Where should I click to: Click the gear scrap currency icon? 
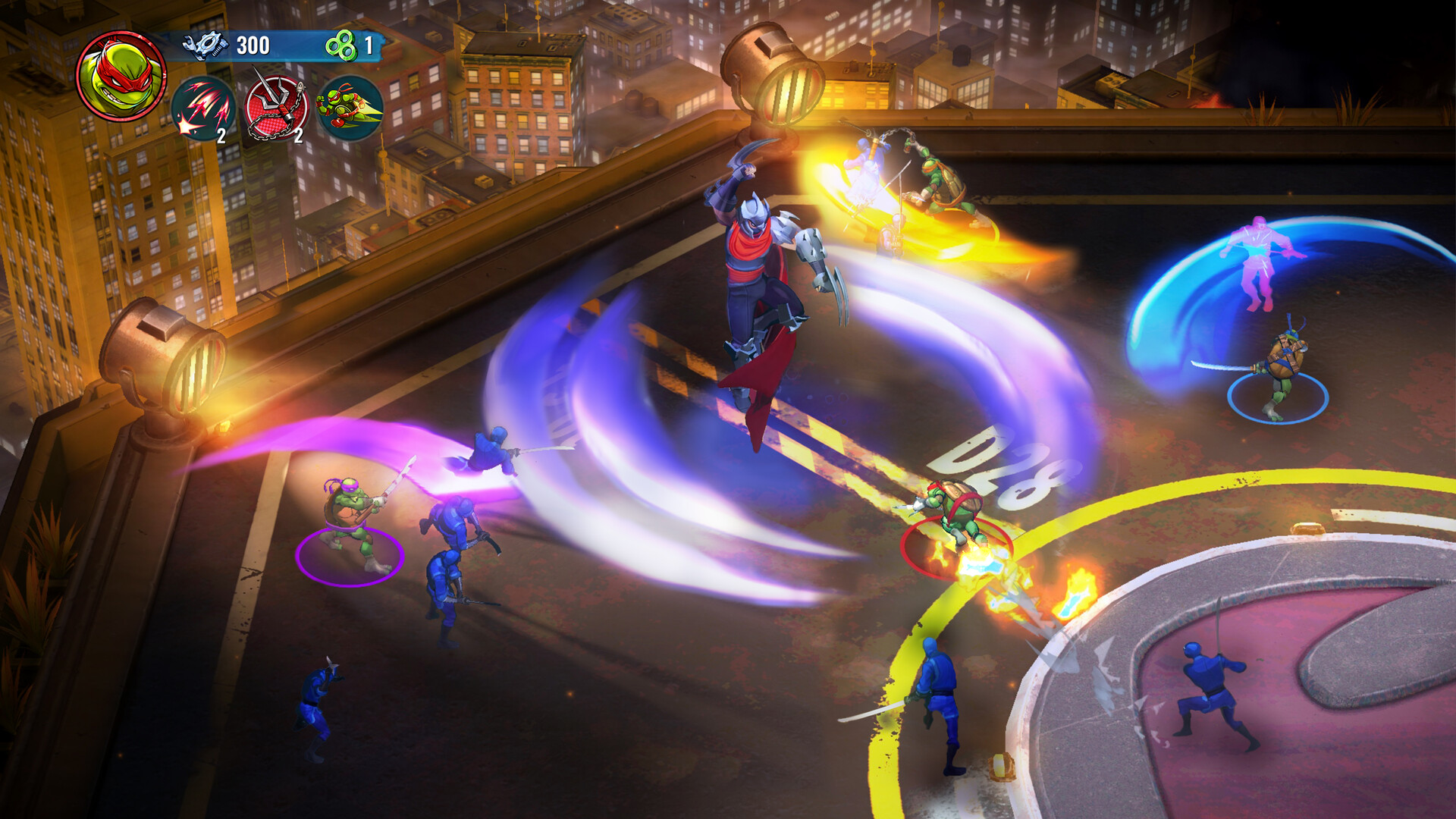pos(205,44)
